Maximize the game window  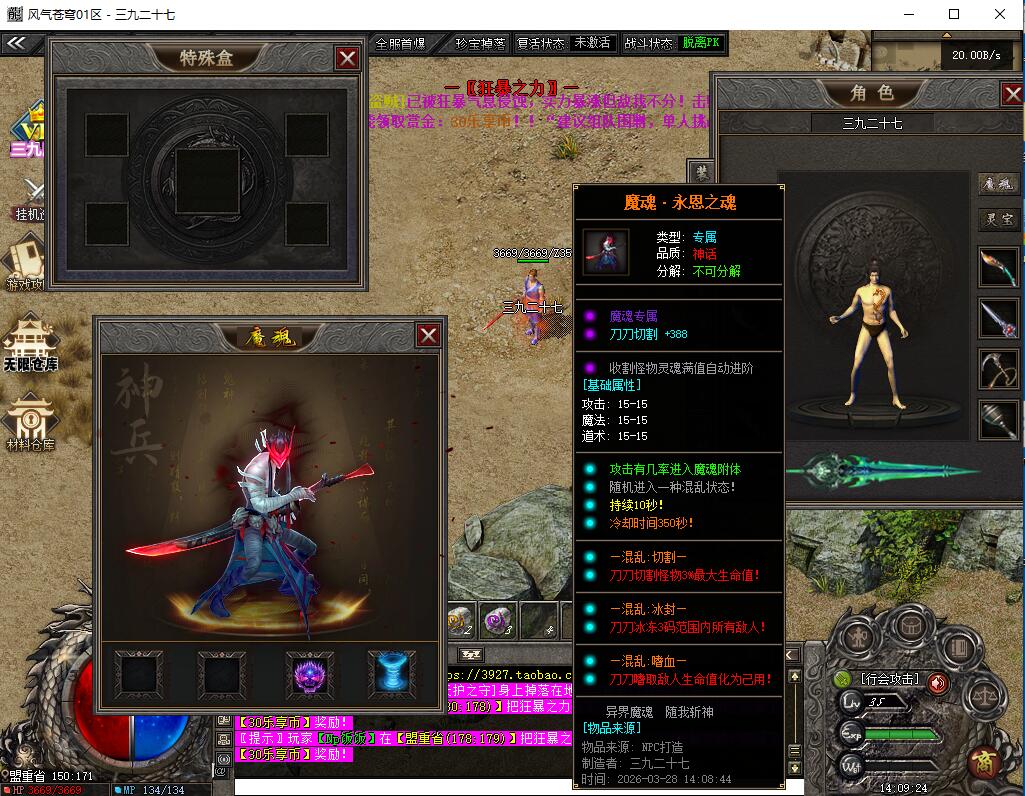954,14
